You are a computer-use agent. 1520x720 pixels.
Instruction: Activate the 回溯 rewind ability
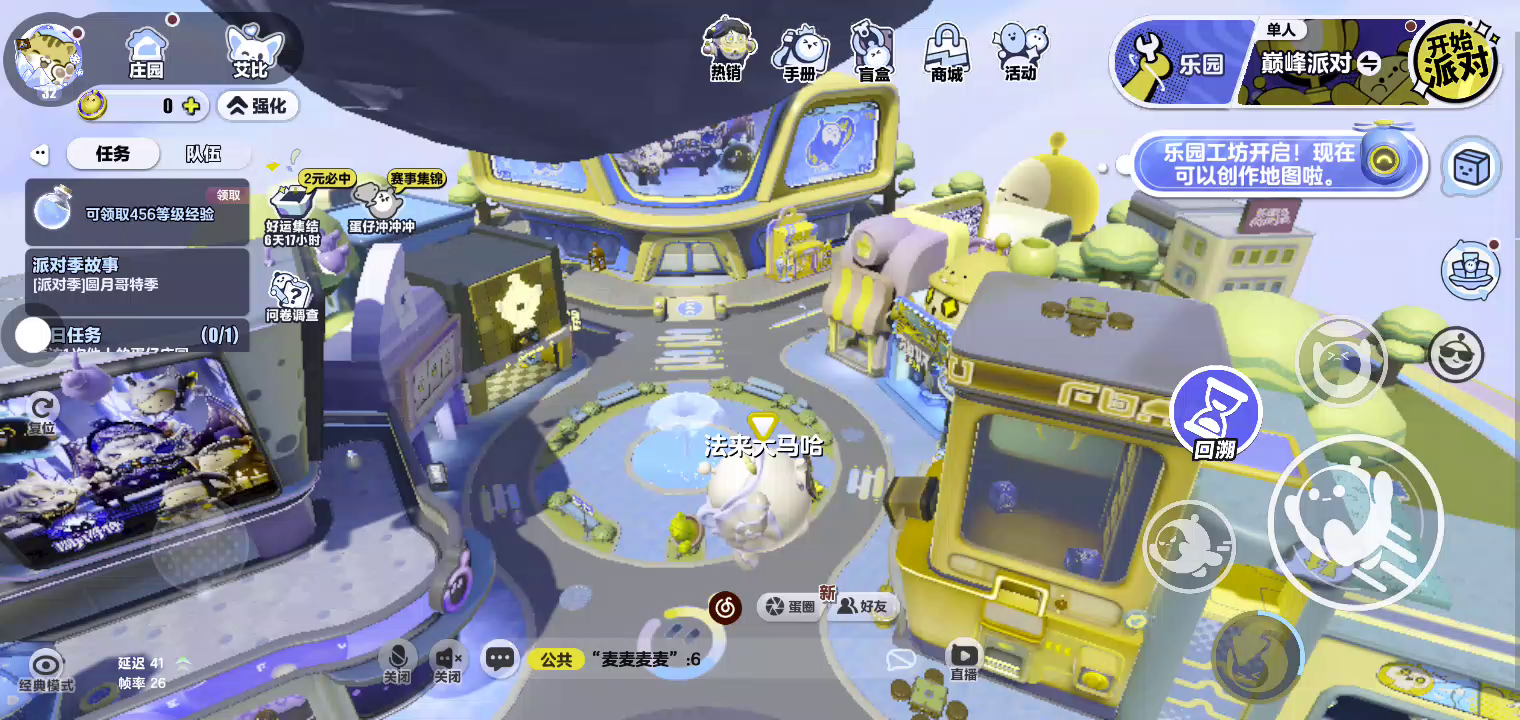click(x=1215, y=412)
